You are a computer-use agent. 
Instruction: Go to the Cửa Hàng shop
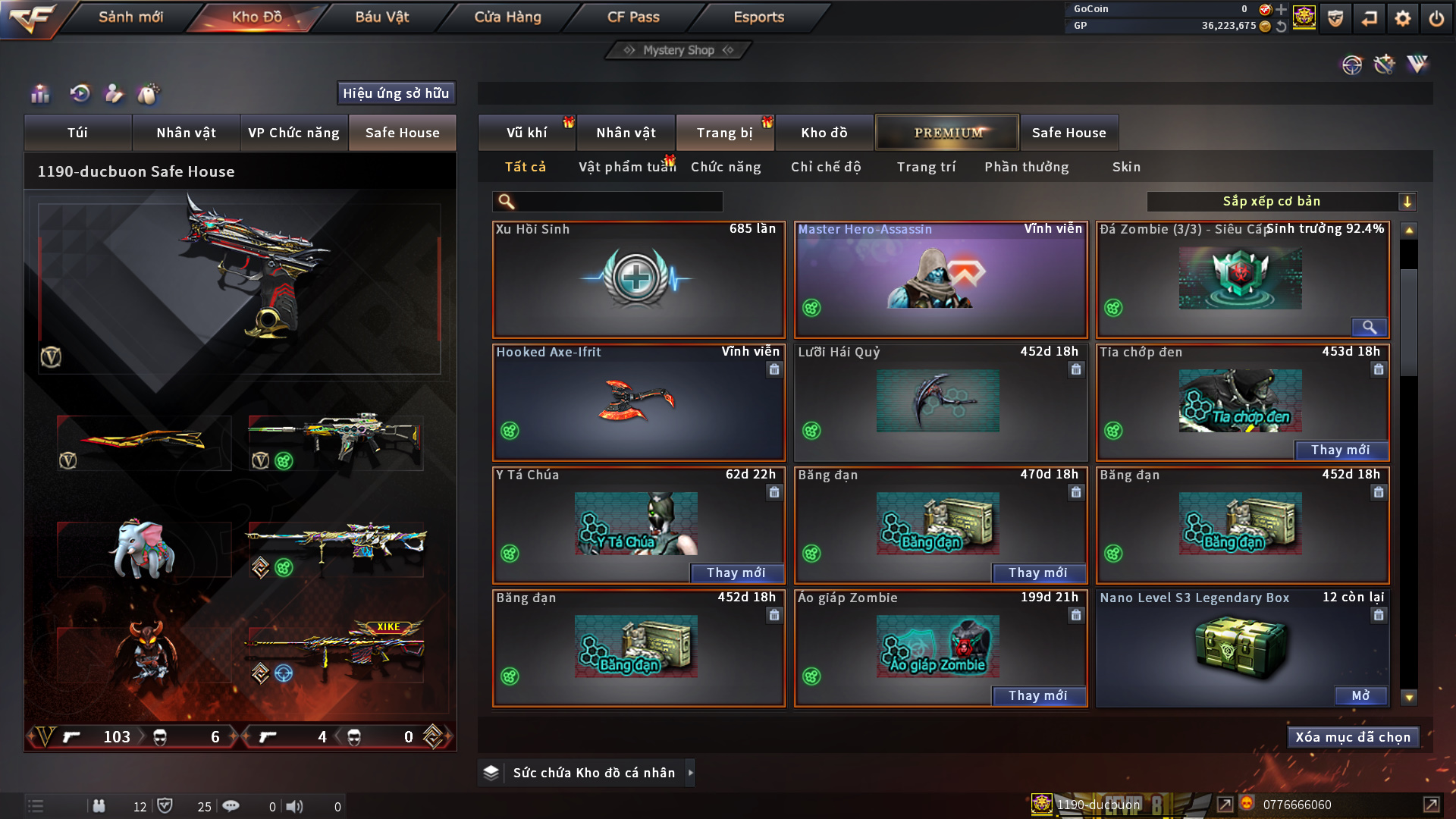click(x=507, y=17)
